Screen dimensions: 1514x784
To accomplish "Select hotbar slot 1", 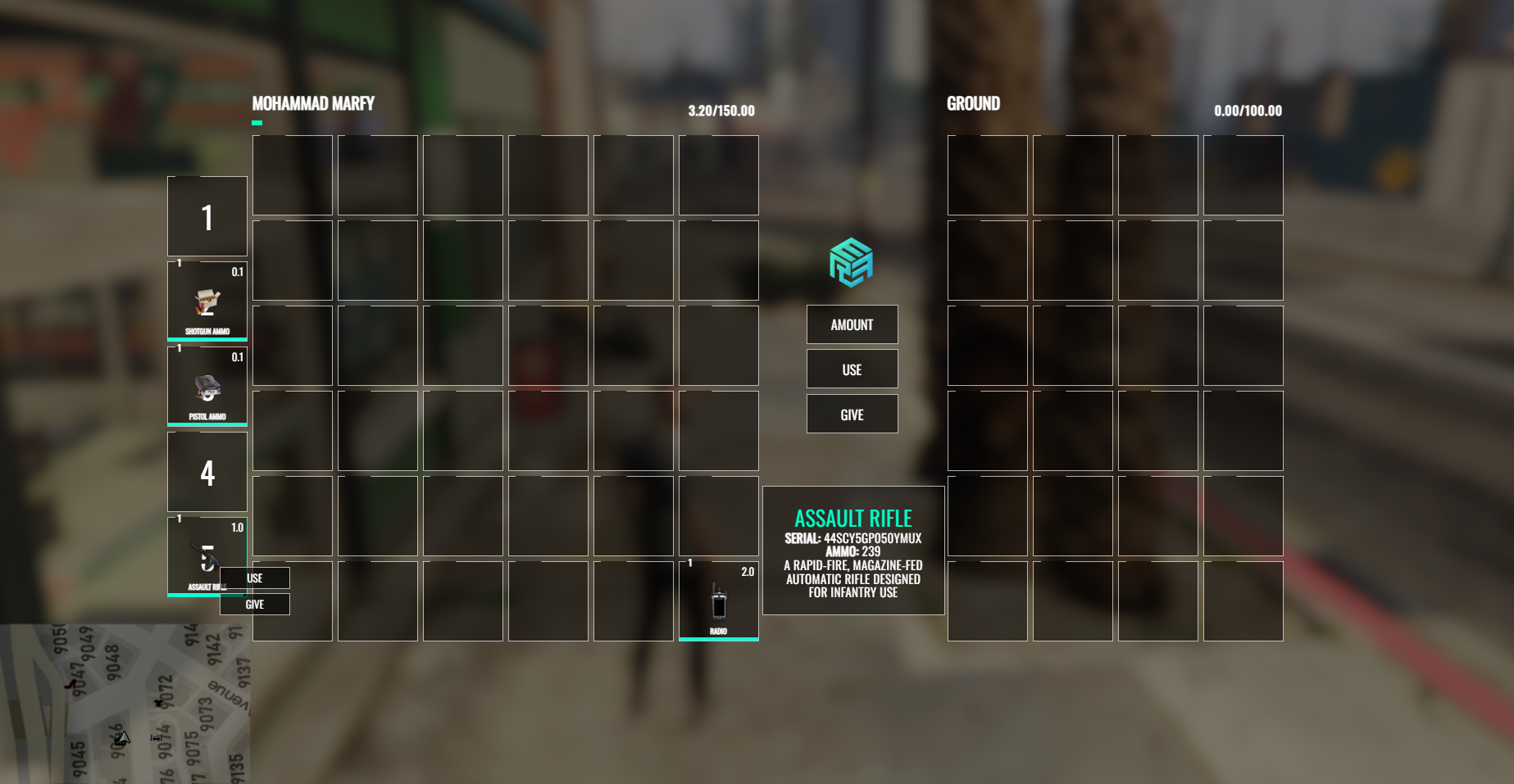I will [207, 215].
